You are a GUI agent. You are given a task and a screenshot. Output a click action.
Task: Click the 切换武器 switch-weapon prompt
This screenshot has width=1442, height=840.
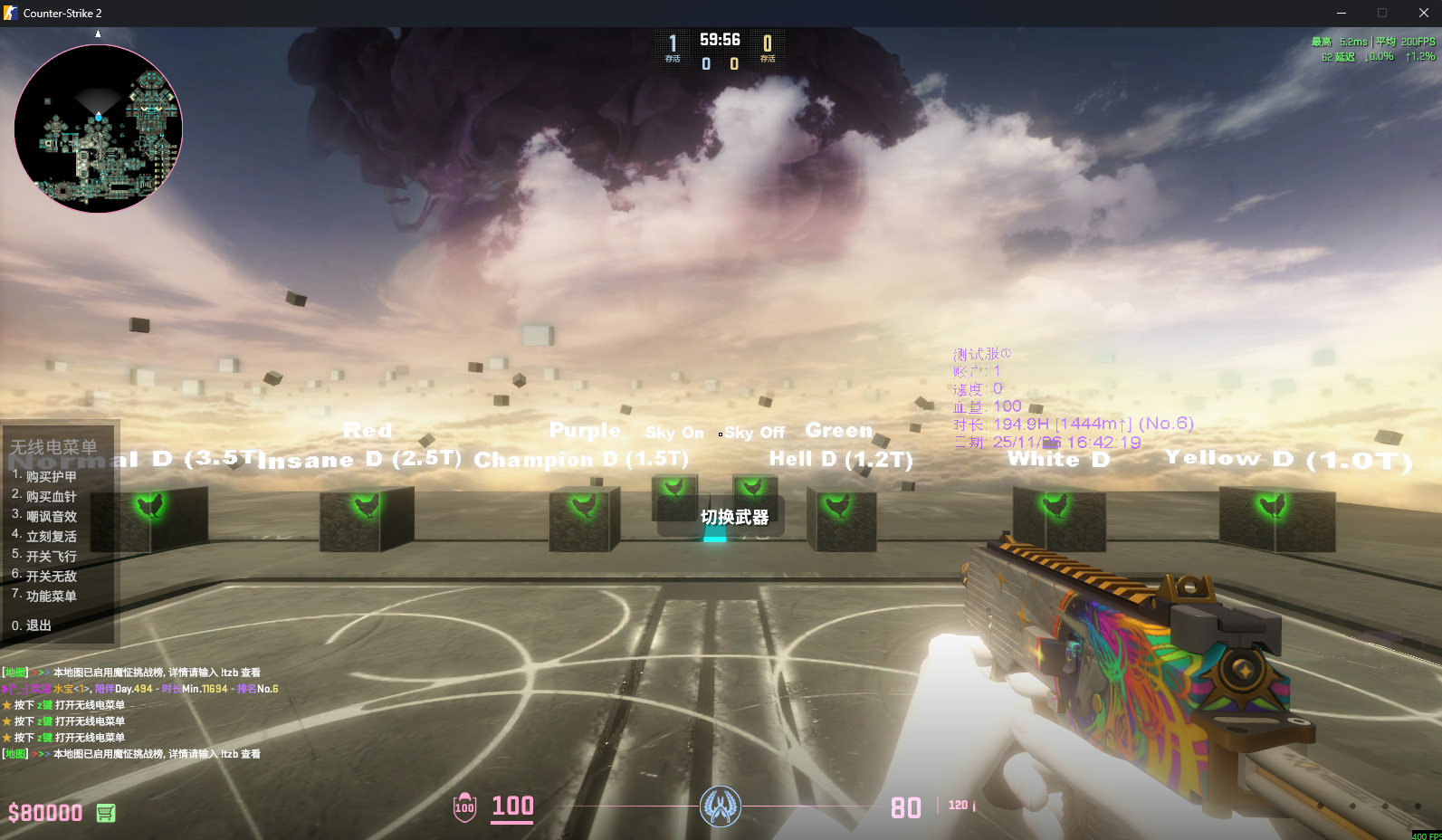734,517
